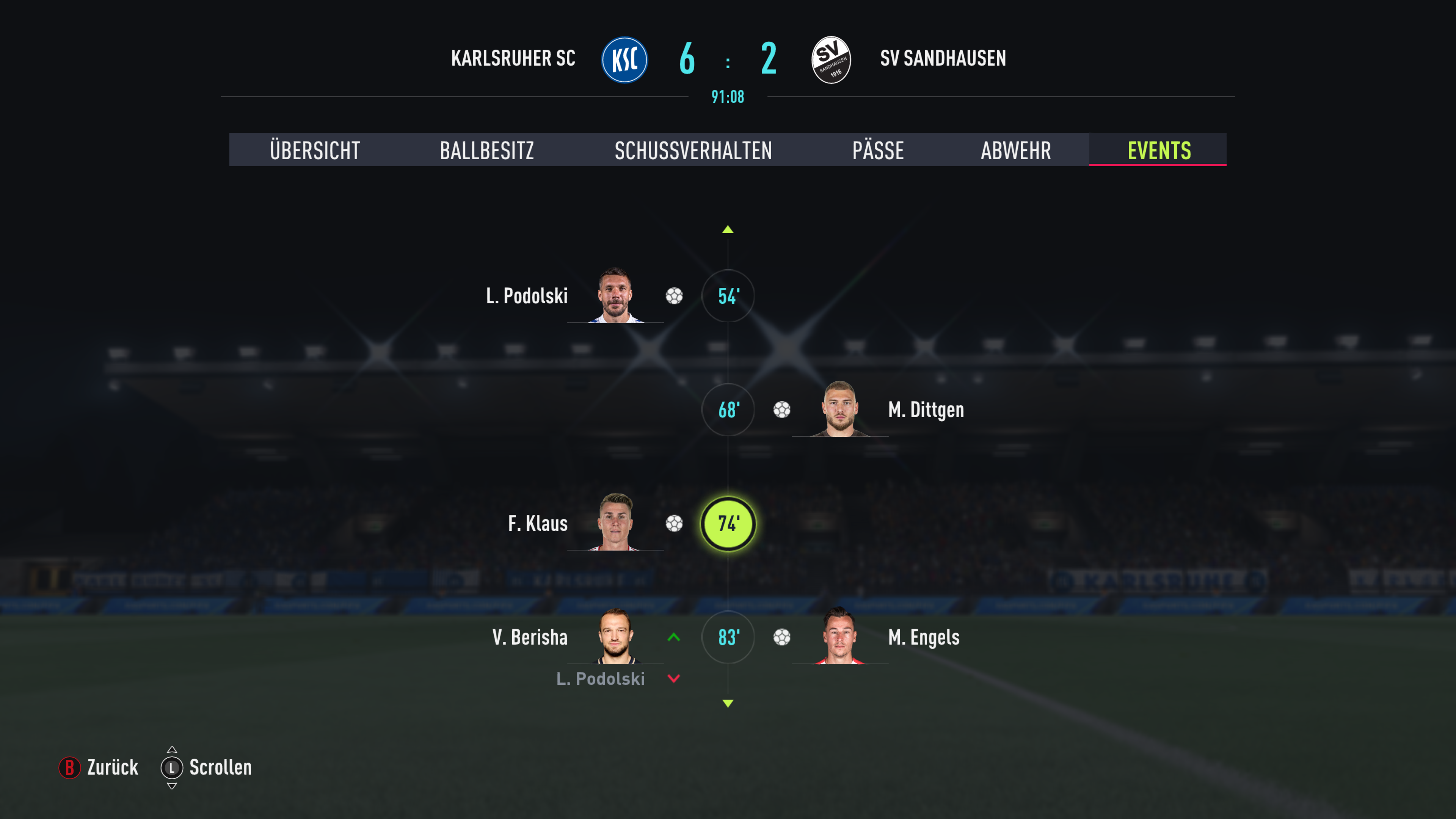This screenshot has height=819, width=1456.
Task: Select the Pässe tab
Action: (878, 151)
